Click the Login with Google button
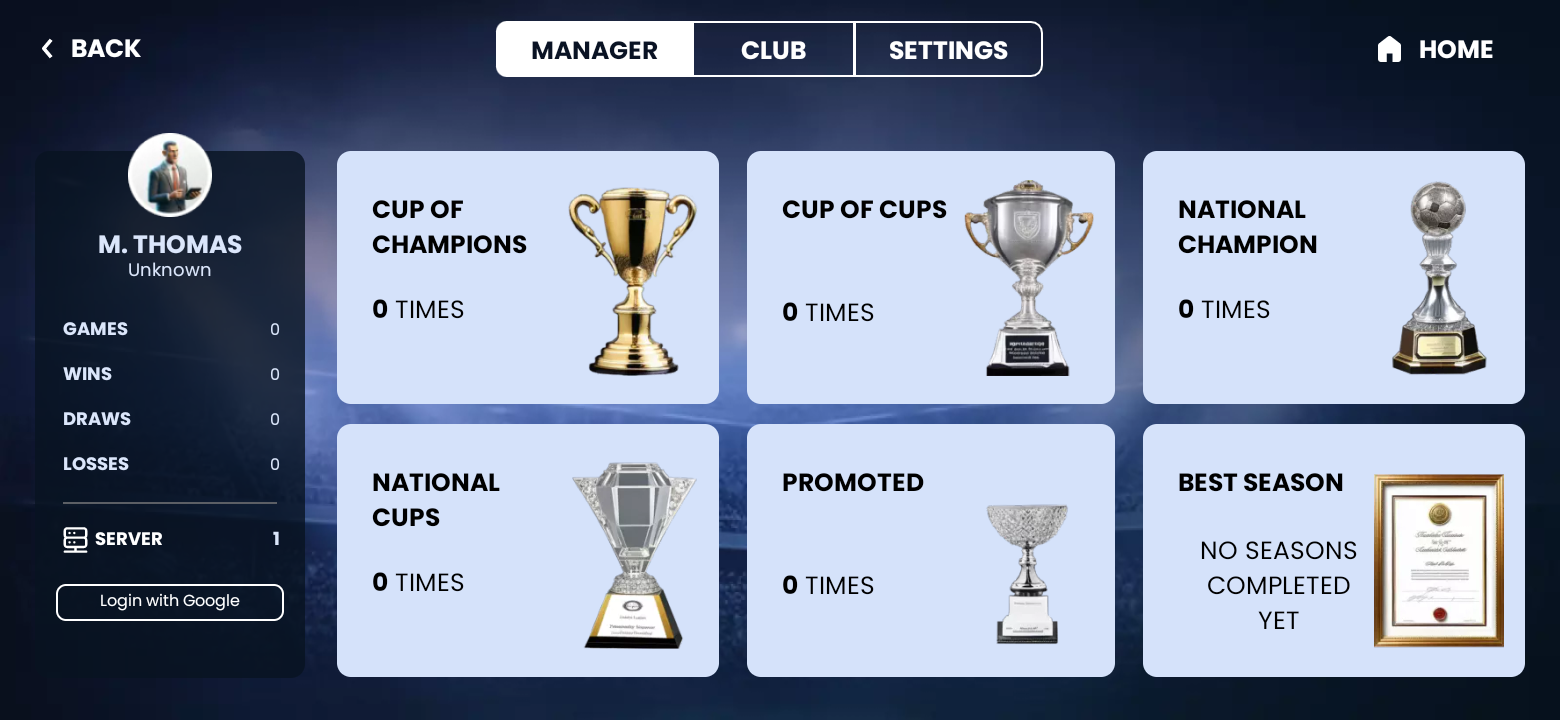Viewport: 1560px width, 720px height. coord(169,602)
